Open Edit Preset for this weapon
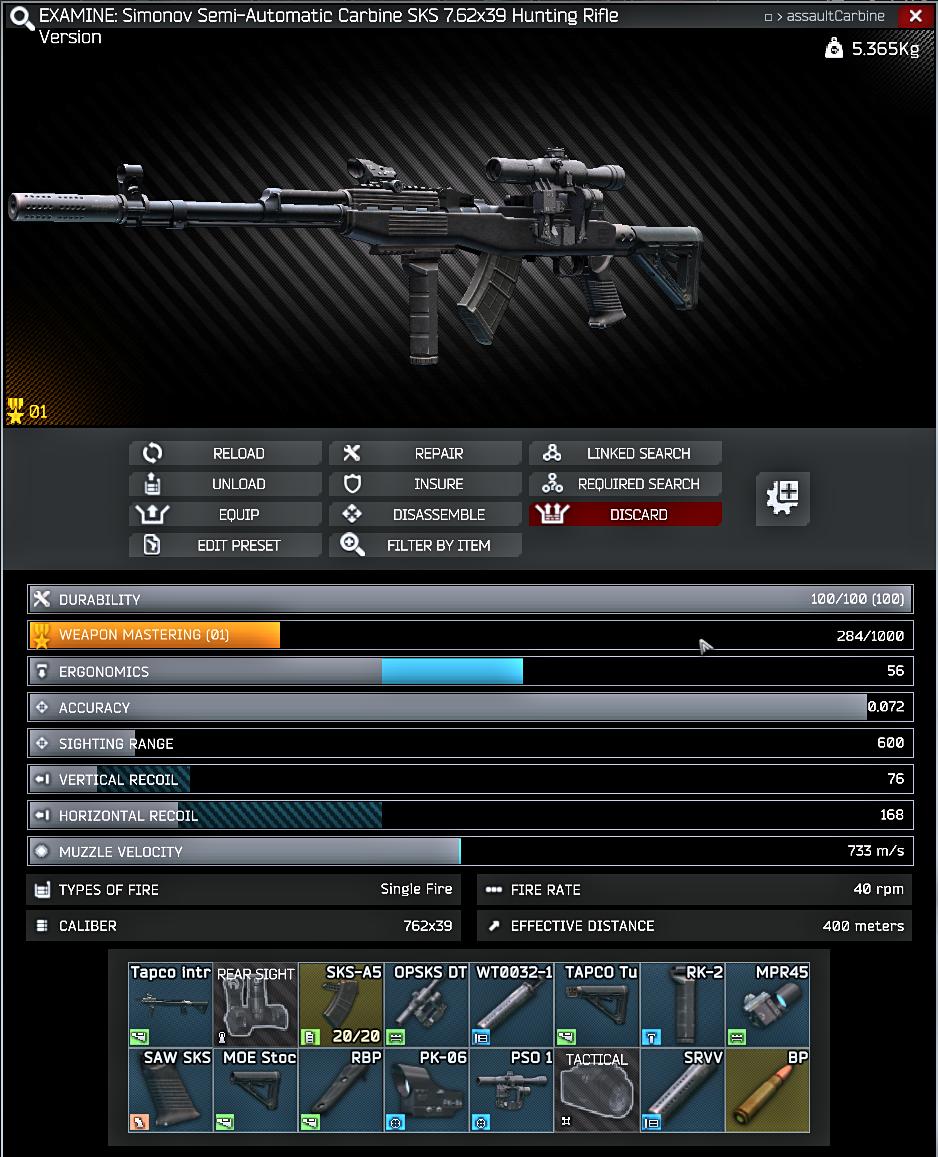The image size is (938, 1157). (226, 546)
